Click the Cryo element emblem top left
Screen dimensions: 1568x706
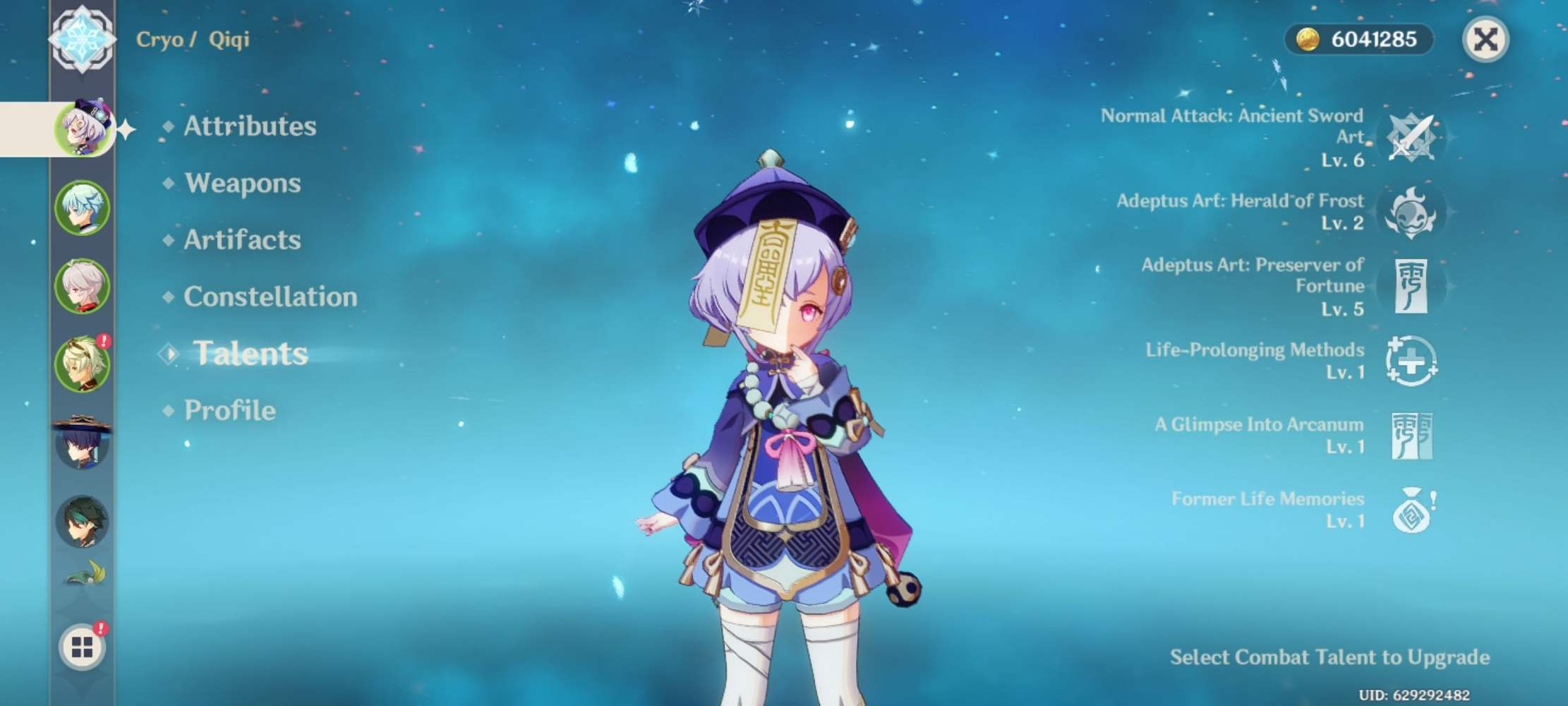coord(83,37)
